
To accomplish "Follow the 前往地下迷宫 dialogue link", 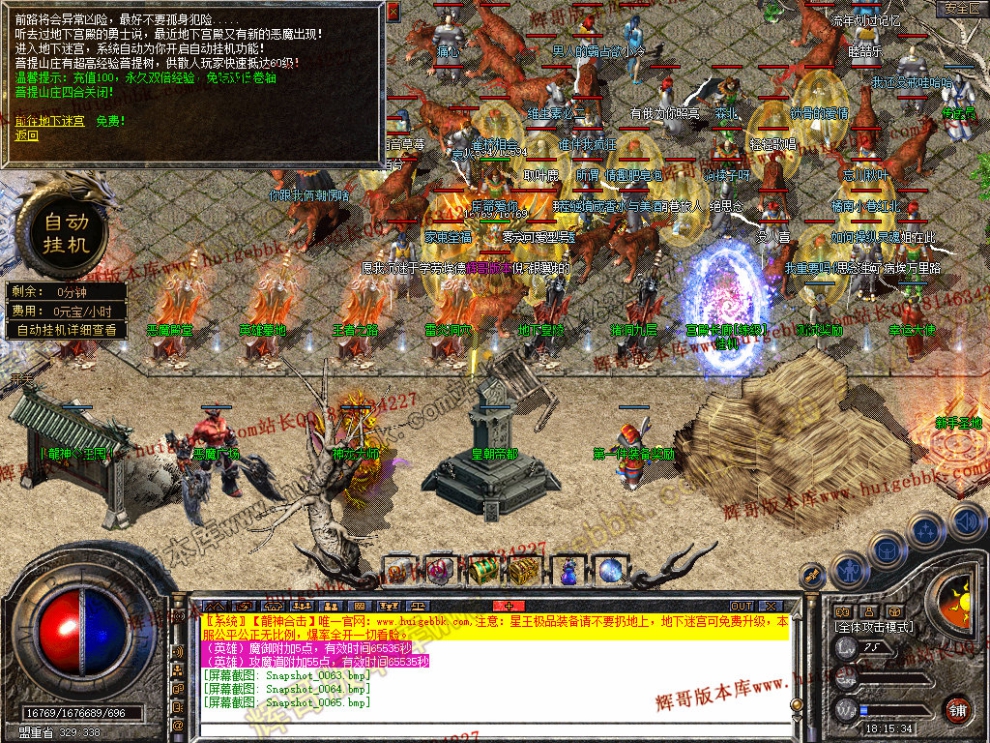I will coord(50,121).
